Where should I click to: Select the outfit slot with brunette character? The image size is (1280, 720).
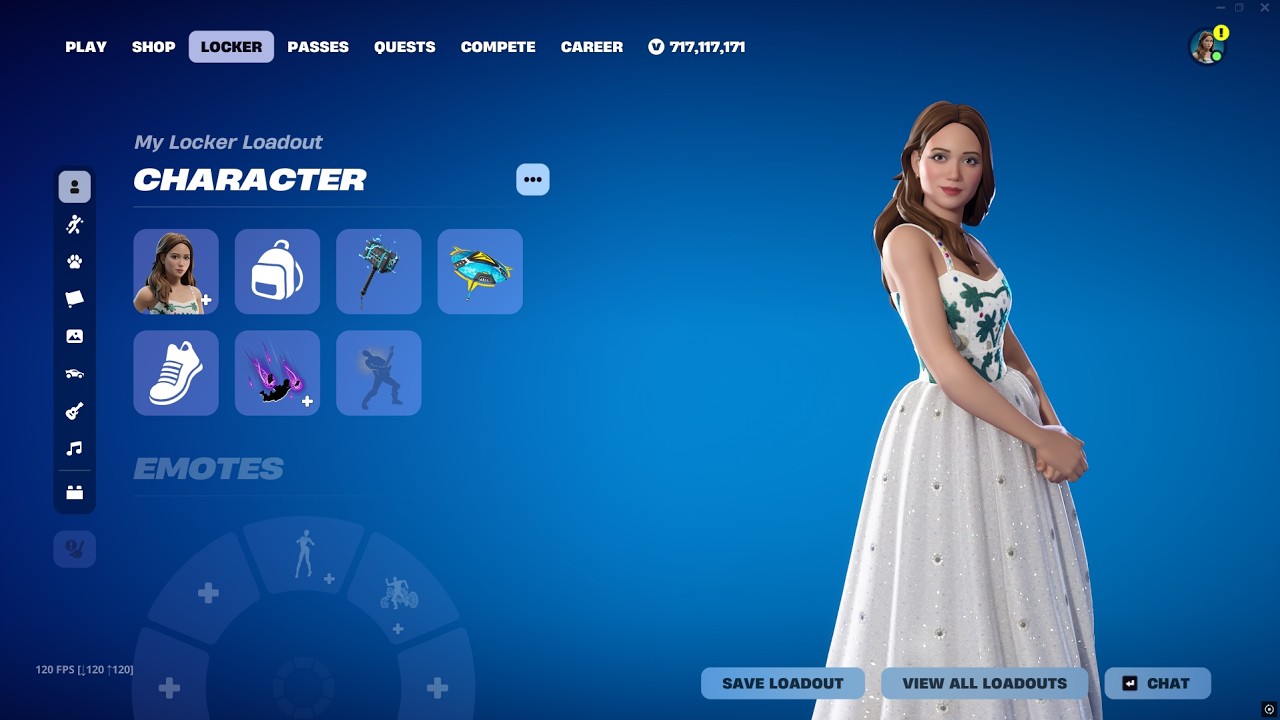[x=176, y=272]
